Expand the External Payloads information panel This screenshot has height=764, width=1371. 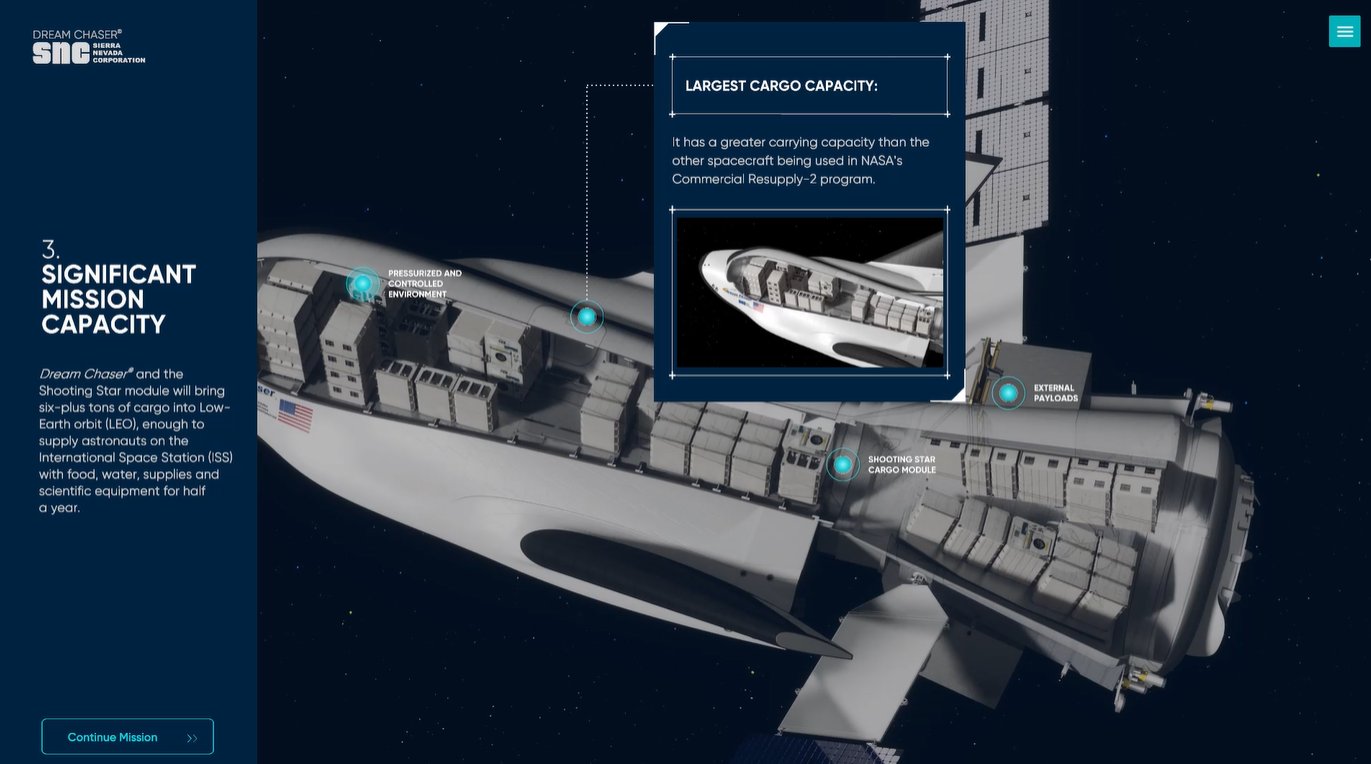1006,394
